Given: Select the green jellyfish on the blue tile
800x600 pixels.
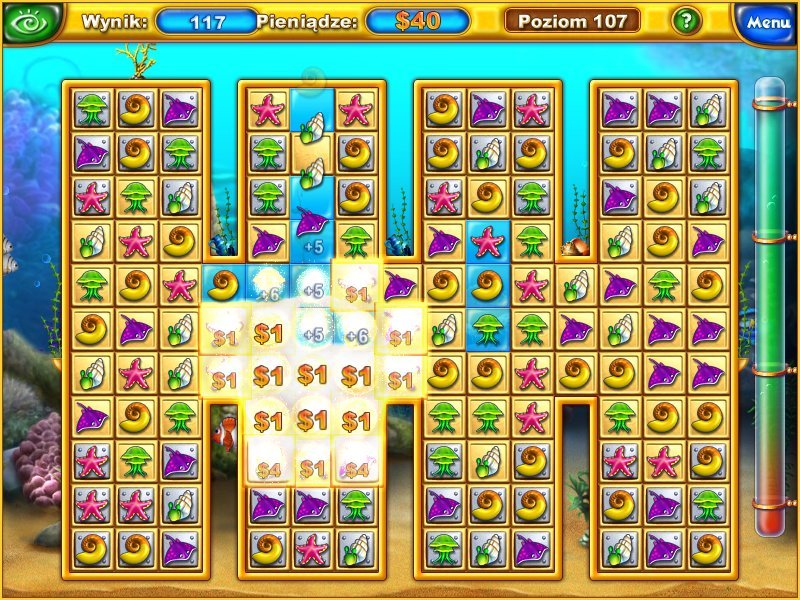Looking at the screenshot, I should click(x=487, y=327).
